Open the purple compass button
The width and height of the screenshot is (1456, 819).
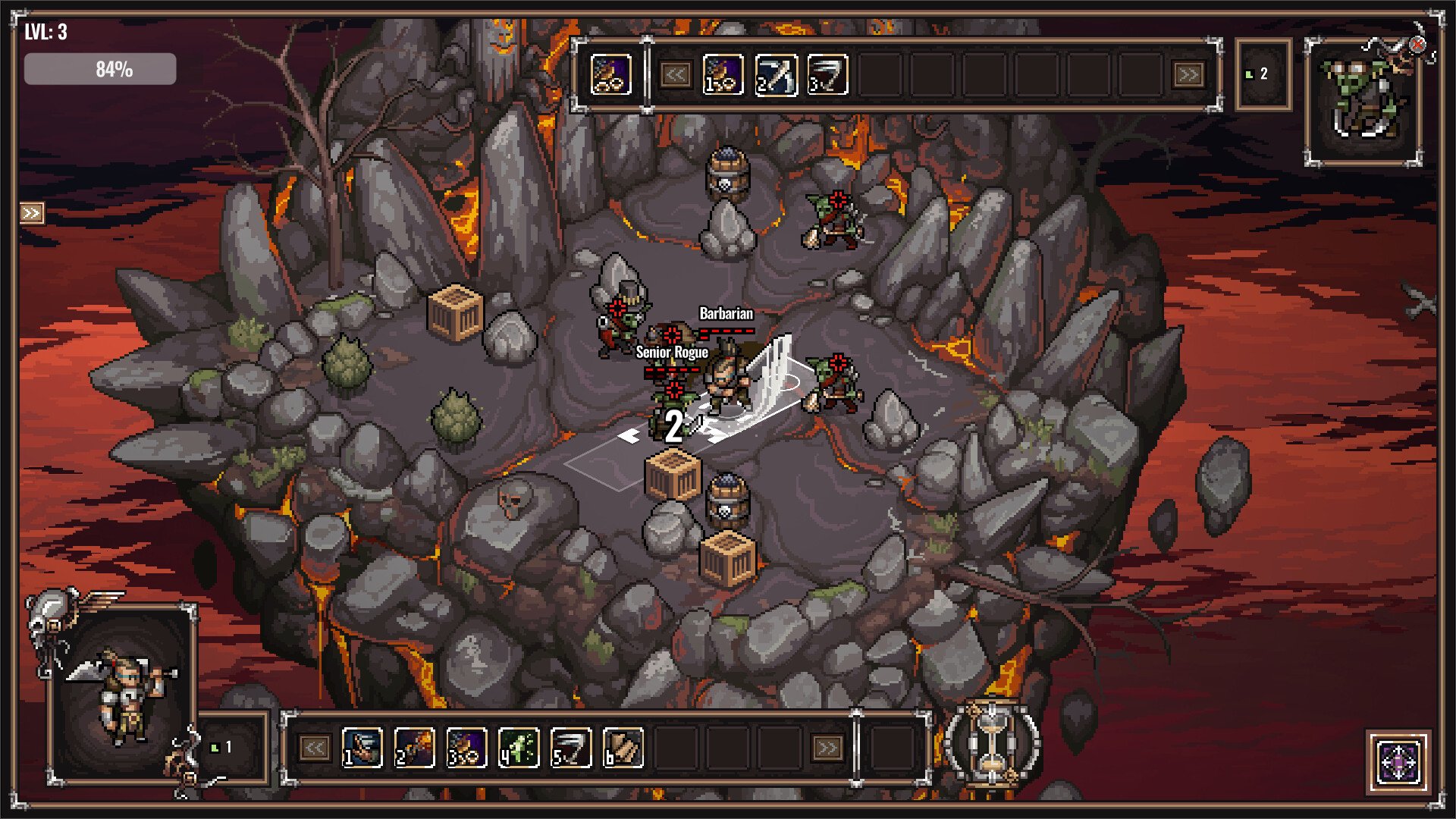1399,761
